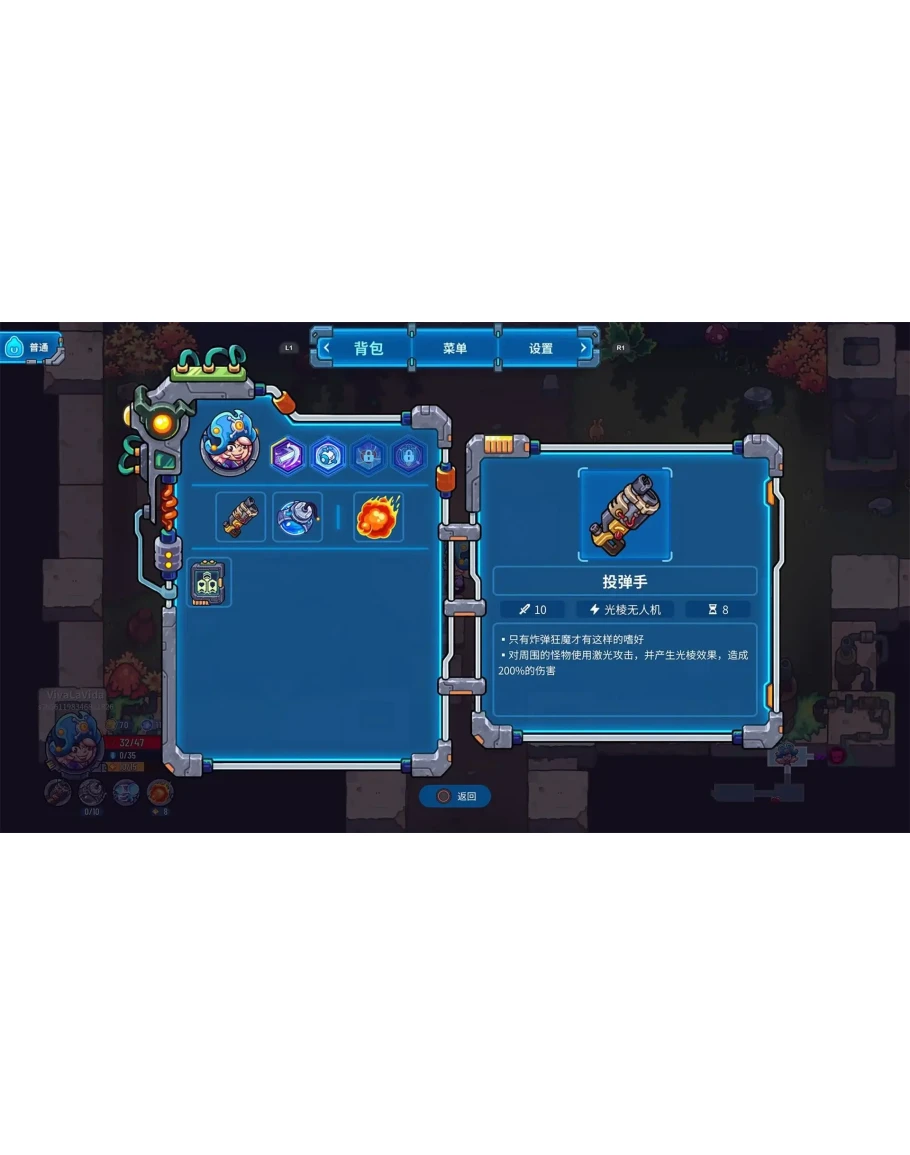Select the bomb launcher weapon slot
910x1155 pixels.
point(241,517)
